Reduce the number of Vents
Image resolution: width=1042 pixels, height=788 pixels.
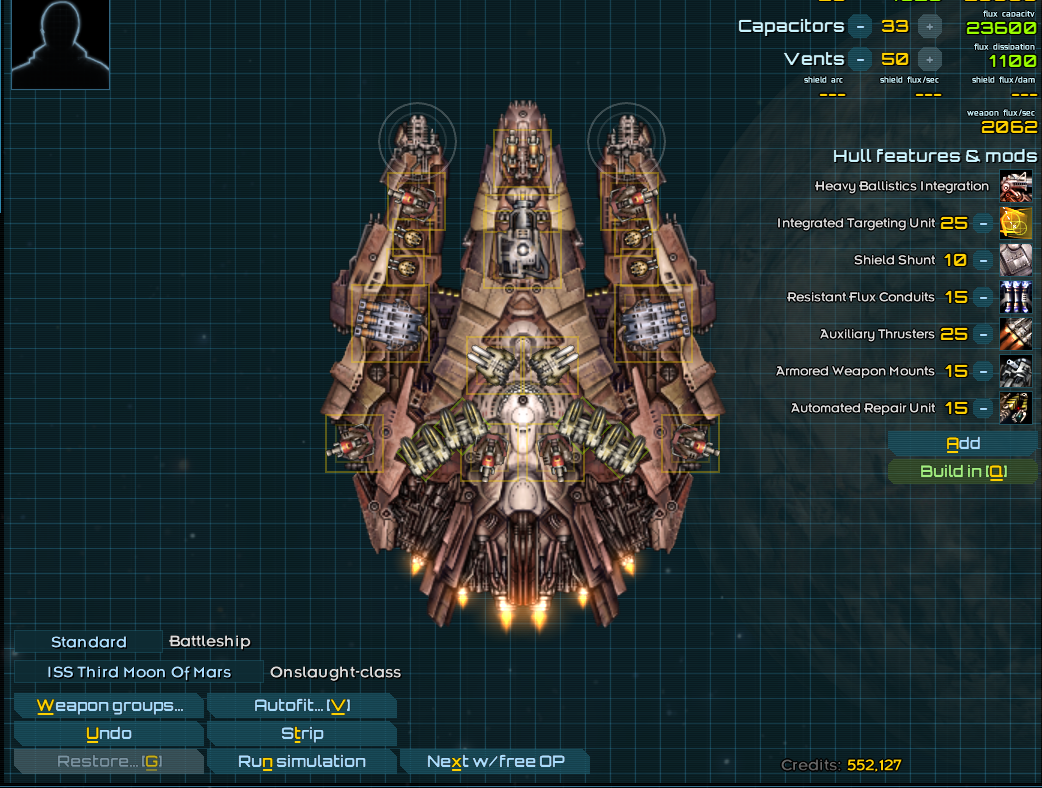click(x=860, y=59)
